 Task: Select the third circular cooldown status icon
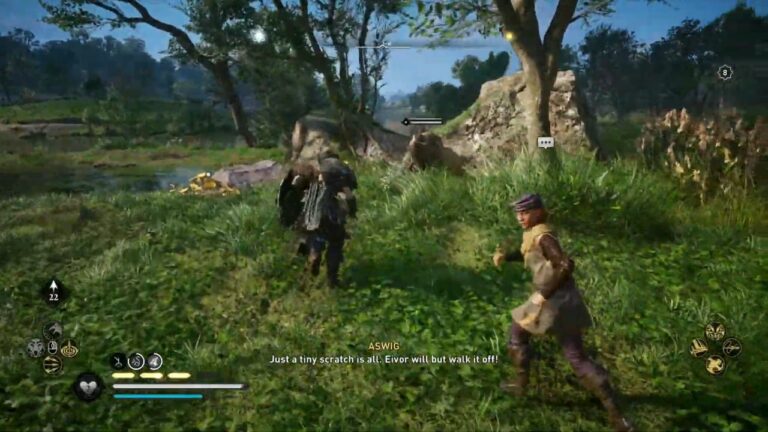tap(155, 361)
